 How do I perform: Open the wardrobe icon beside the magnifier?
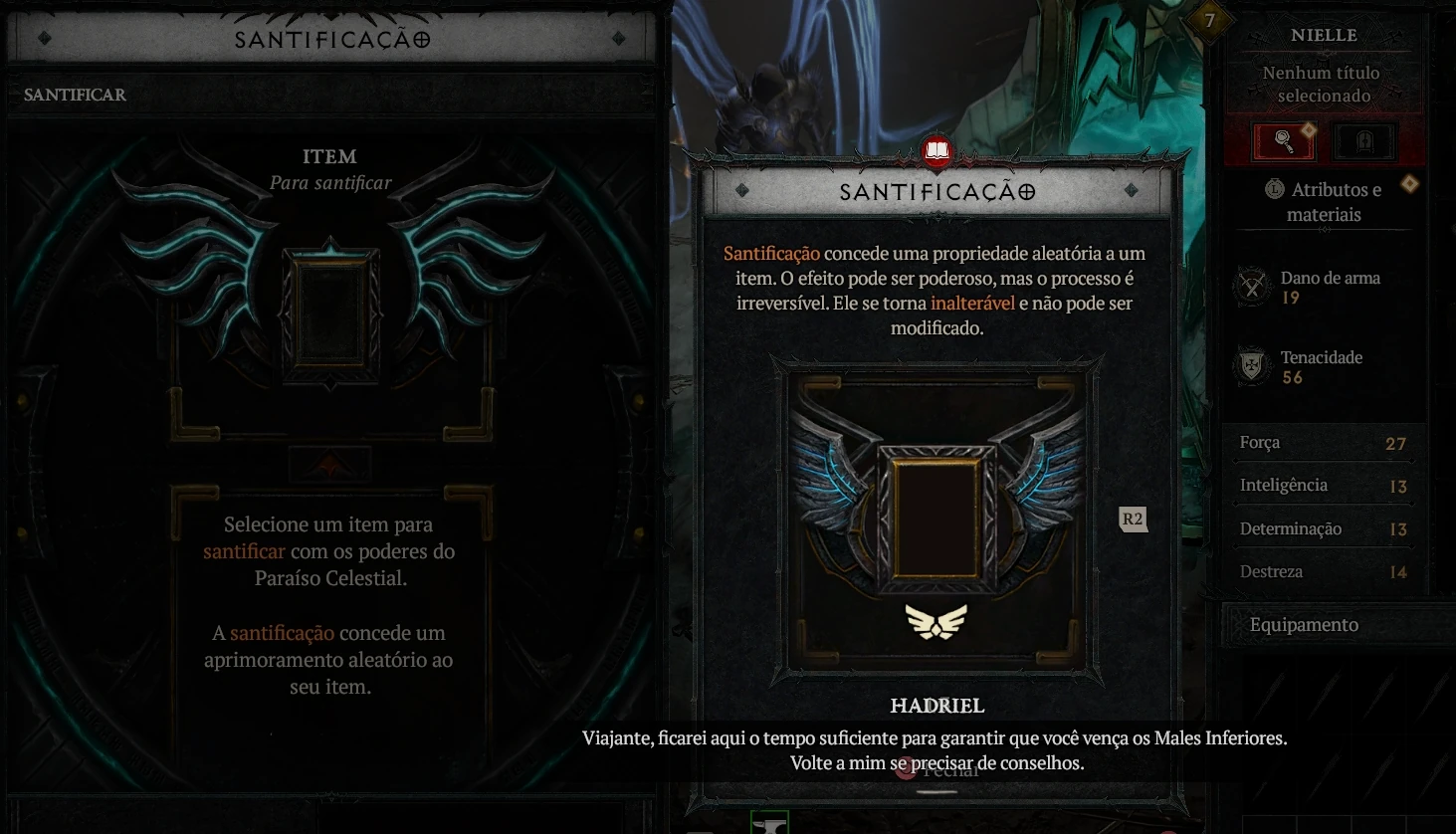point(1364,140)
